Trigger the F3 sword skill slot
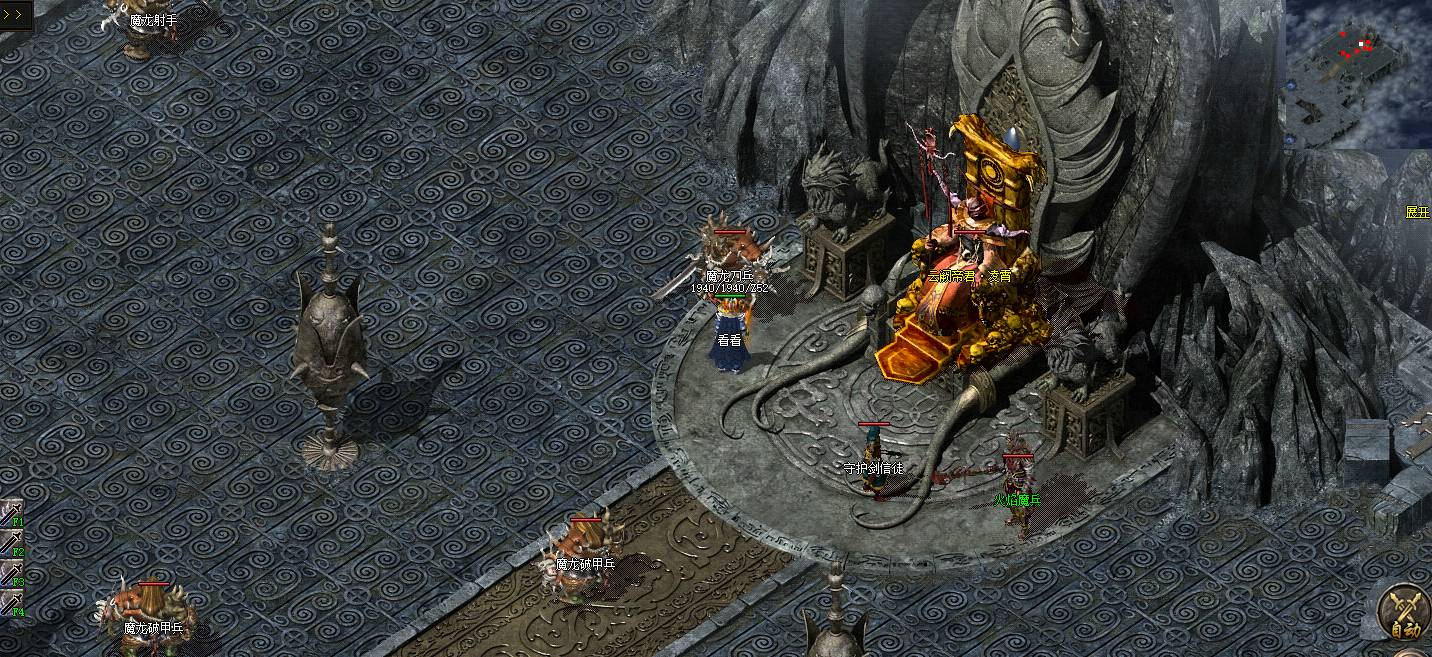The height and width of the screenshot is (657, 1432). pos(11,573)
